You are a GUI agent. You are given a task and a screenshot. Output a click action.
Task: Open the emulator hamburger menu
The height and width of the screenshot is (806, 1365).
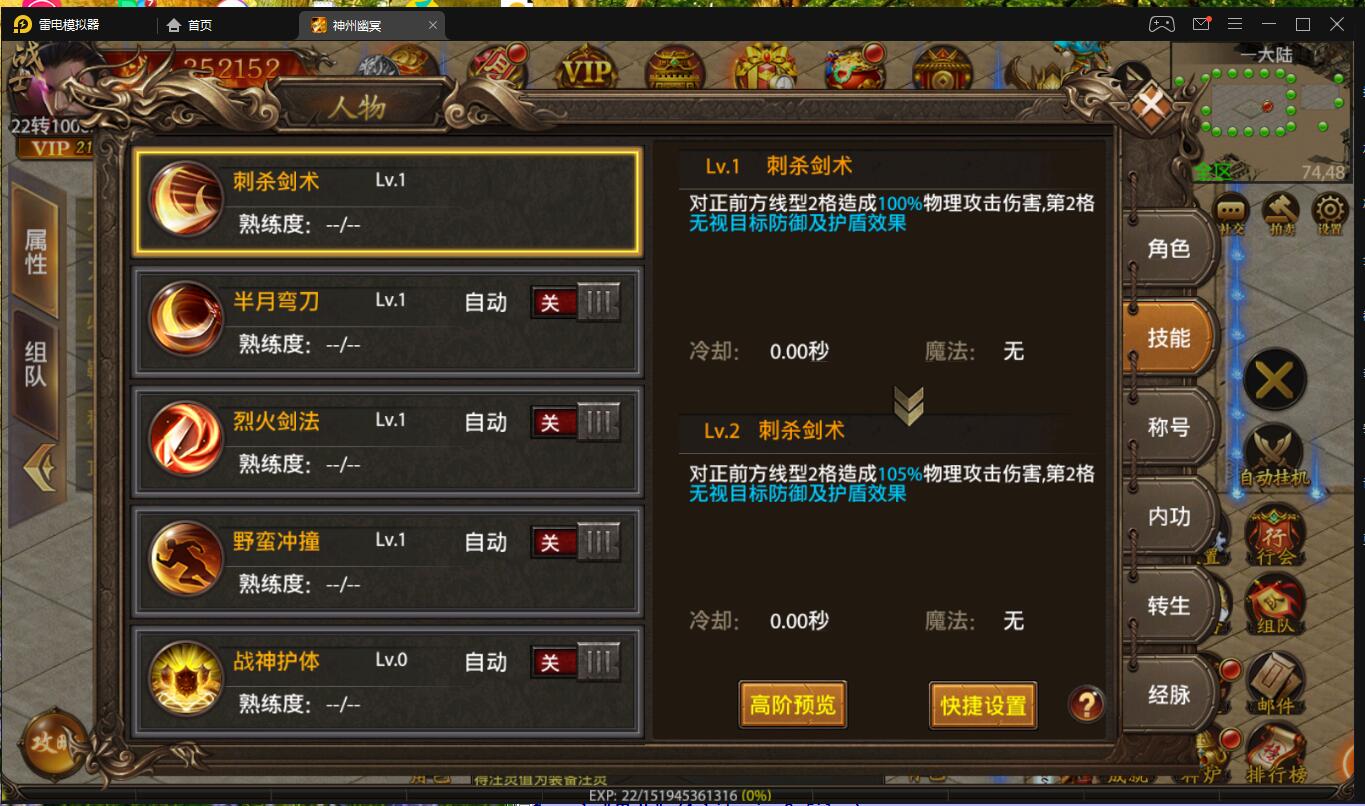pyautogui.click(x=1234, y=22)
